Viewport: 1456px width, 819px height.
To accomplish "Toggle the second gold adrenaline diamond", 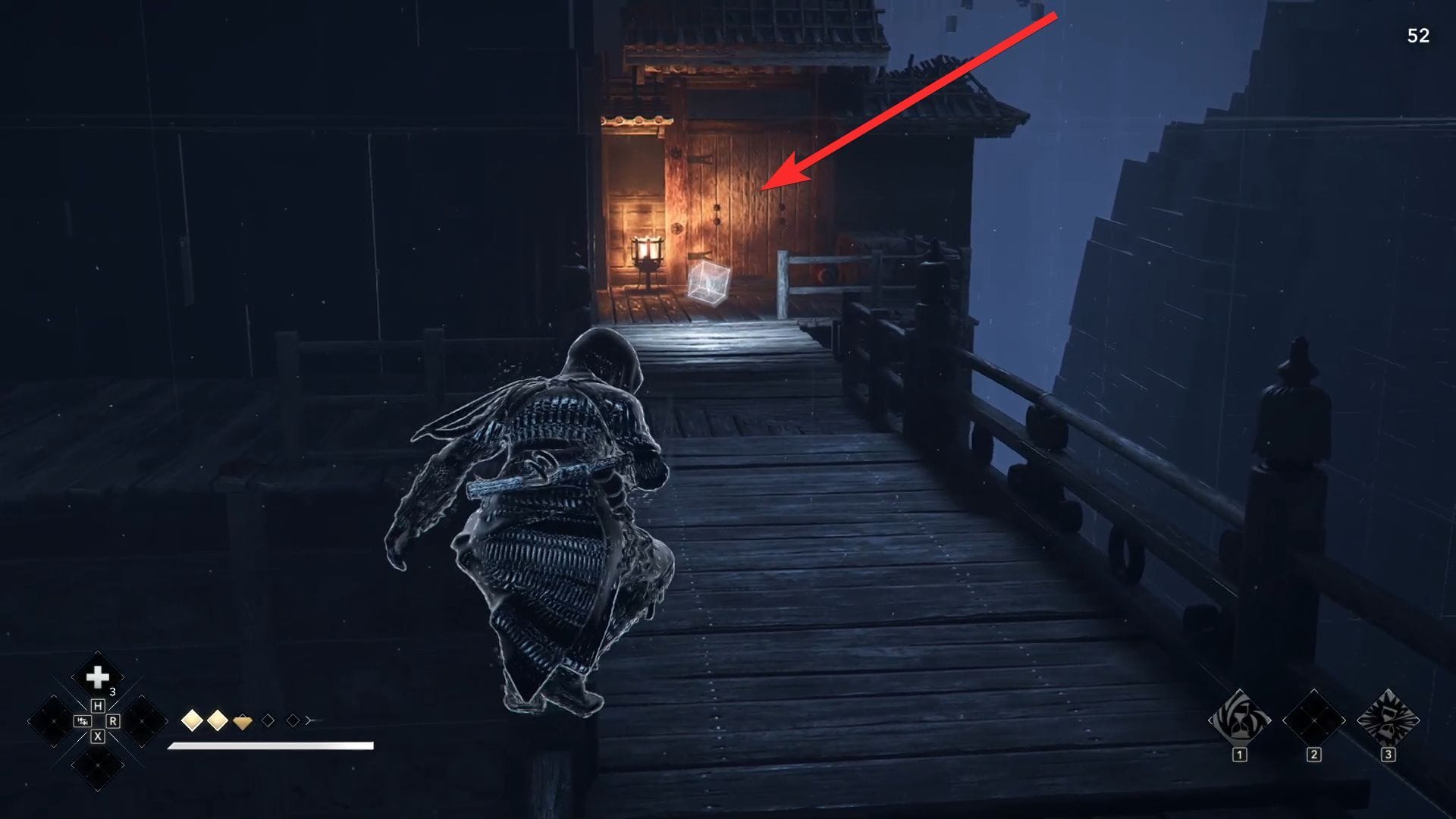I will (217, 720).
